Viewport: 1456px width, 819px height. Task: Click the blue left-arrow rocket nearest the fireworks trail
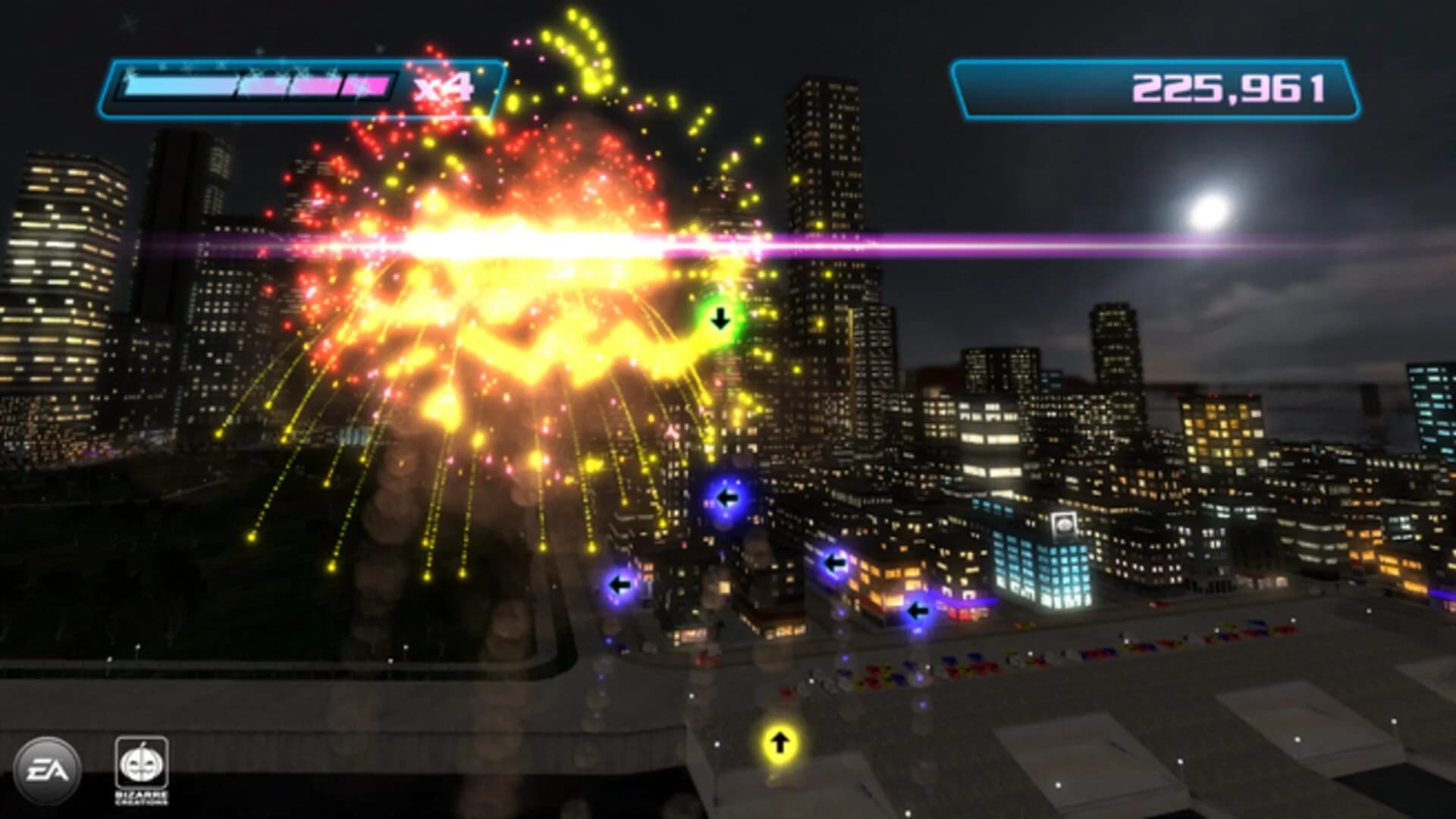[620, 583]
